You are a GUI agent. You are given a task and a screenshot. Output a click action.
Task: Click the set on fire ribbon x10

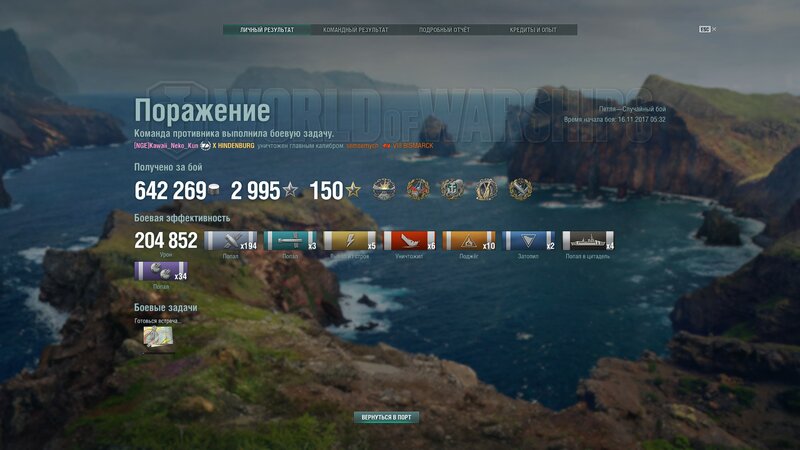tap(469, 240)
